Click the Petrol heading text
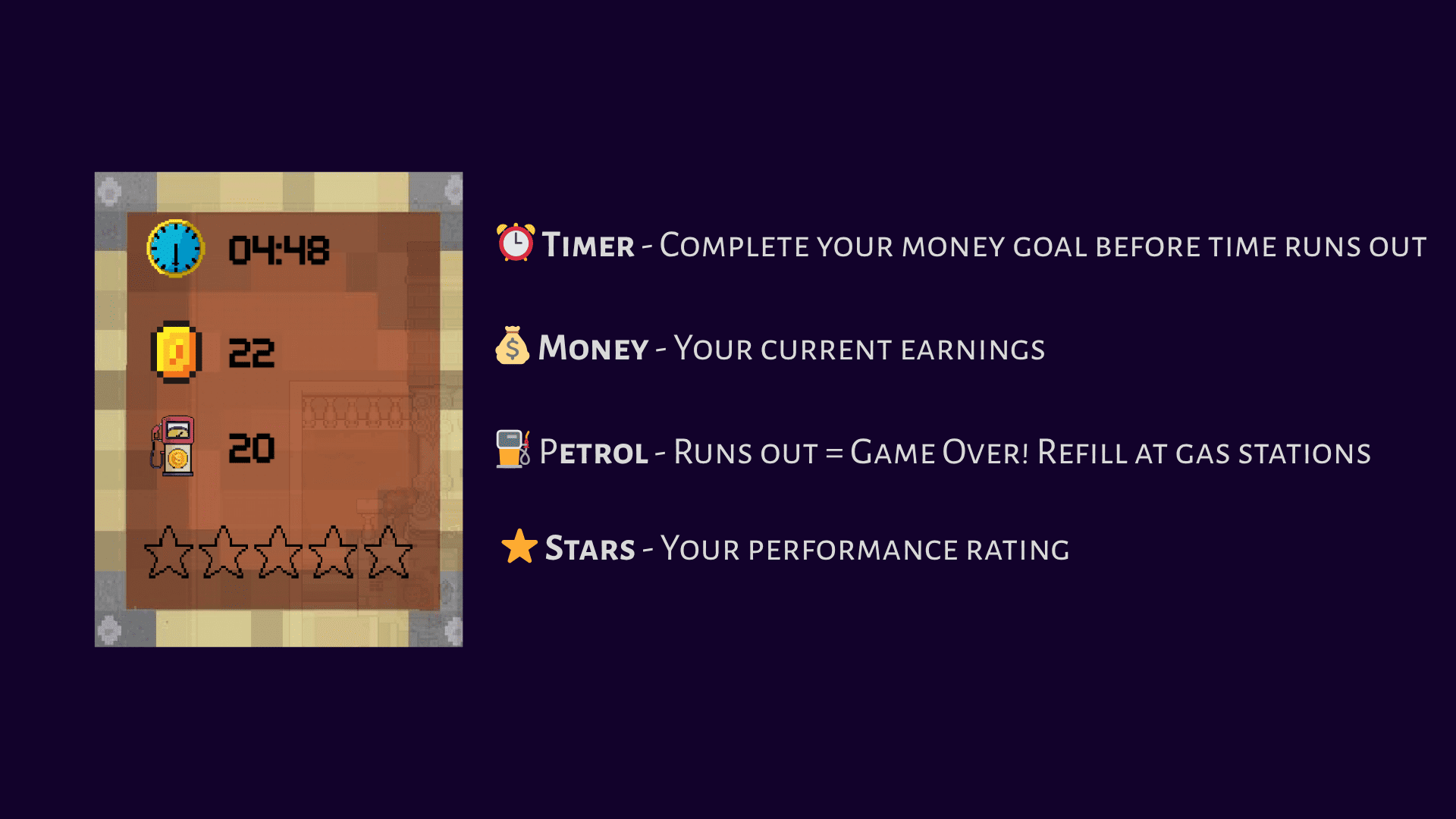Image resolution: width=1456 pixels, height=819 pixels. pos(595,452)
